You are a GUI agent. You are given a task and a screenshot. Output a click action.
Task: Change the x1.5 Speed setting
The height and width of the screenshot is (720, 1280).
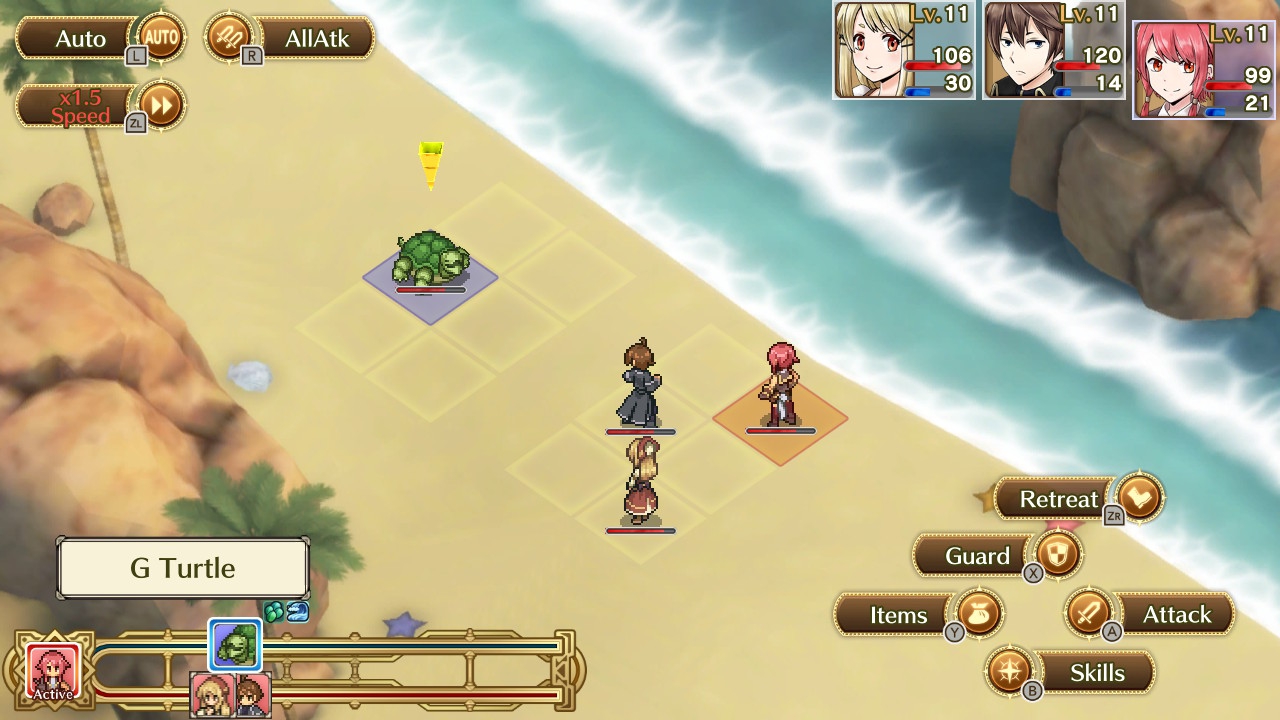(100, 105)
